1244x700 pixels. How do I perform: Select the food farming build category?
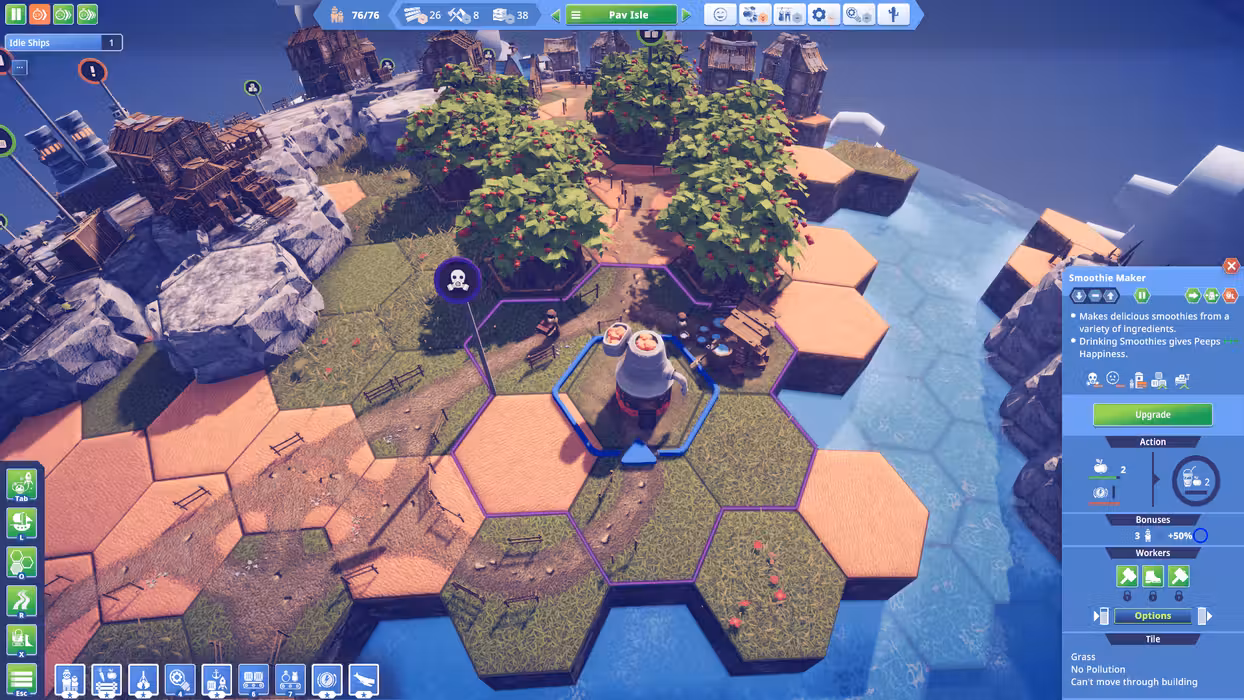click(x=107, y=680)
